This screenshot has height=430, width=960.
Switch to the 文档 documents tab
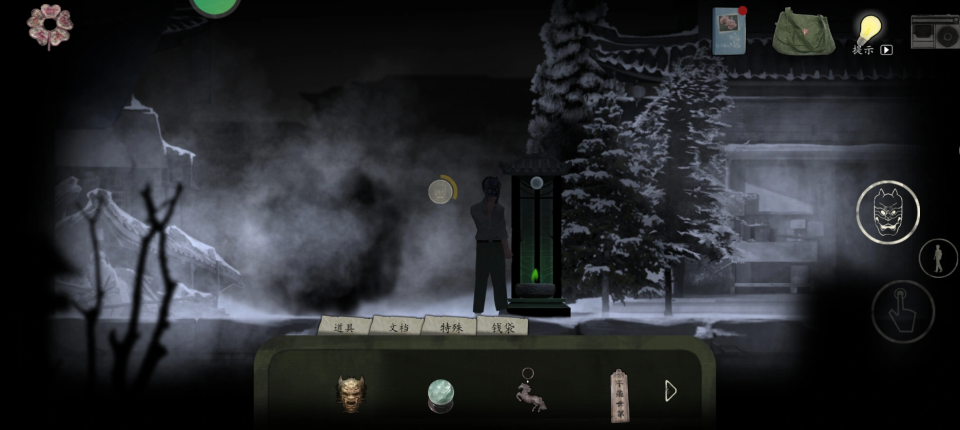click(x=397, y=326)
